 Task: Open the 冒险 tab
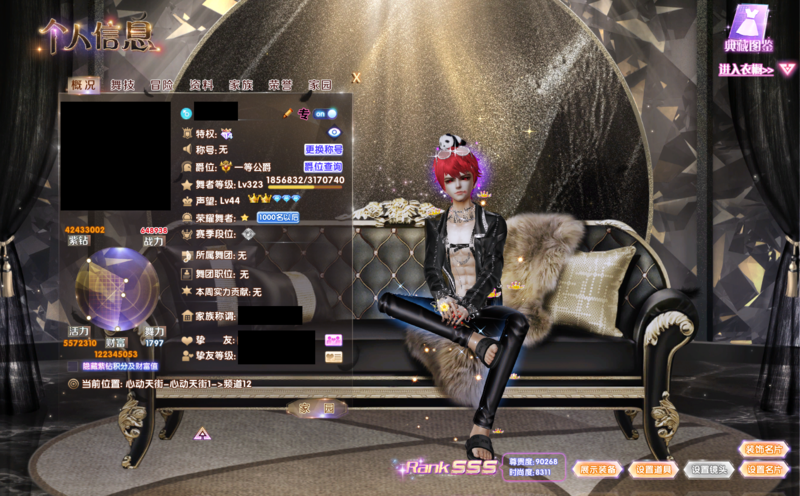(x=161, y=85)
